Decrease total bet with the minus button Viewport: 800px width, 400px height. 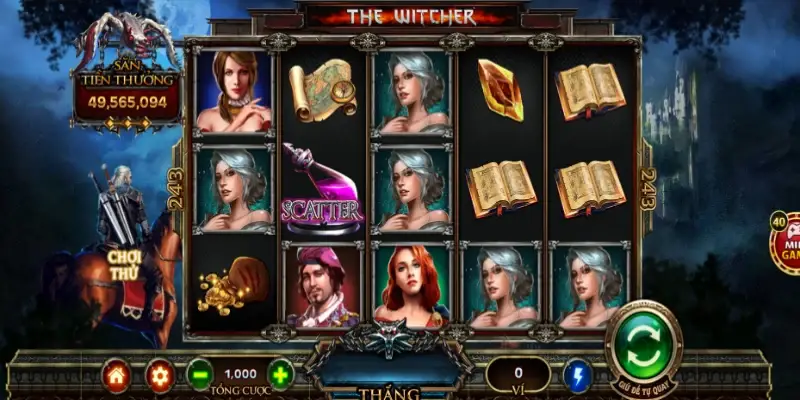200,374
